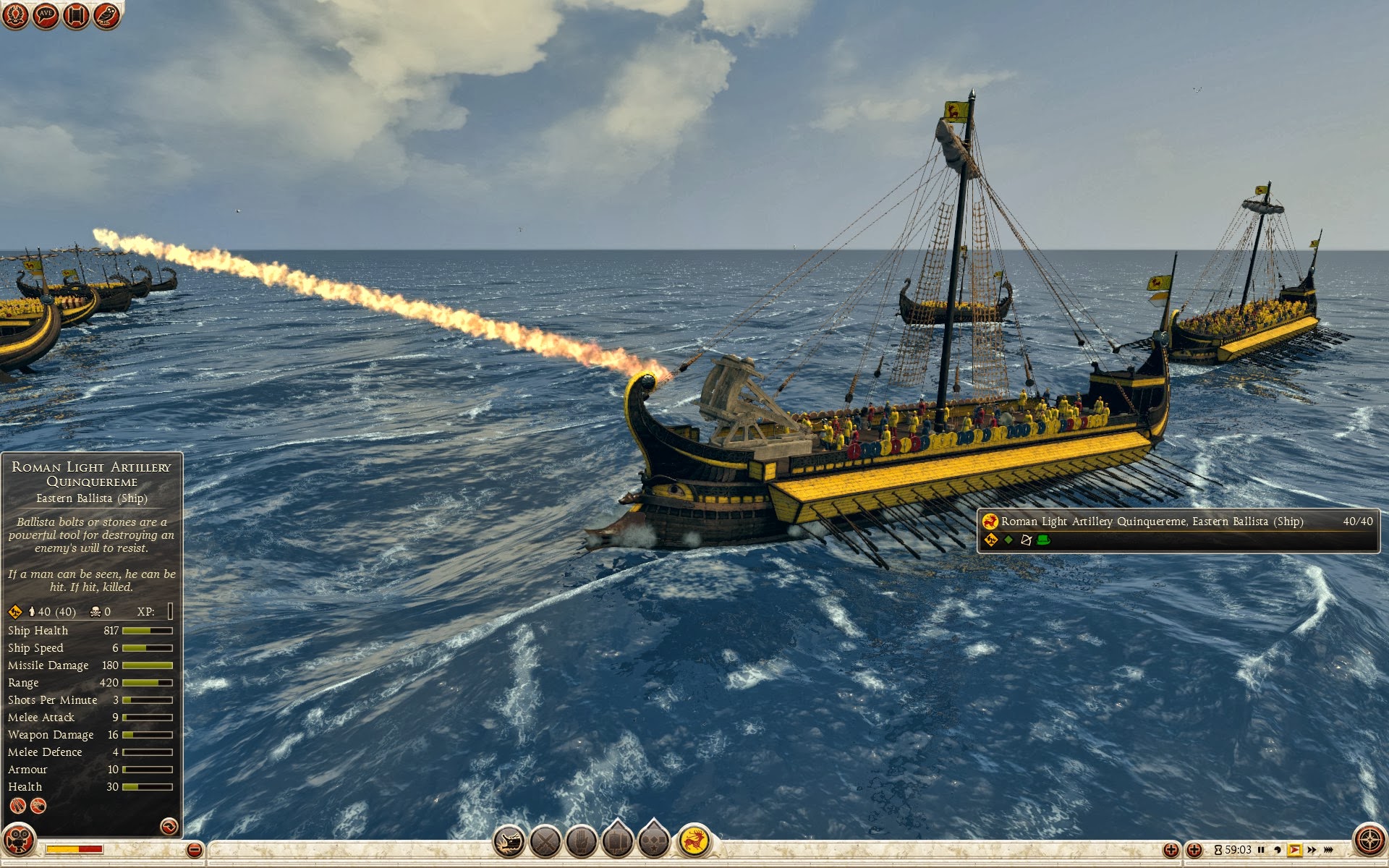Click the round arrow button on unit panel

pos(169,826)
